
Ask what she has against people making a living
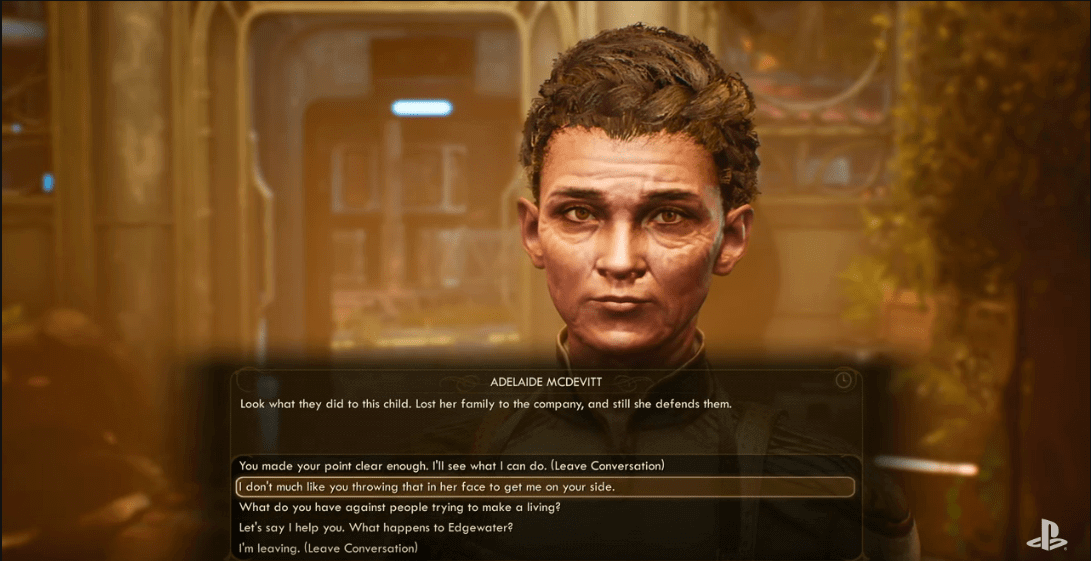pyautogui.click(x=399, y=507)
